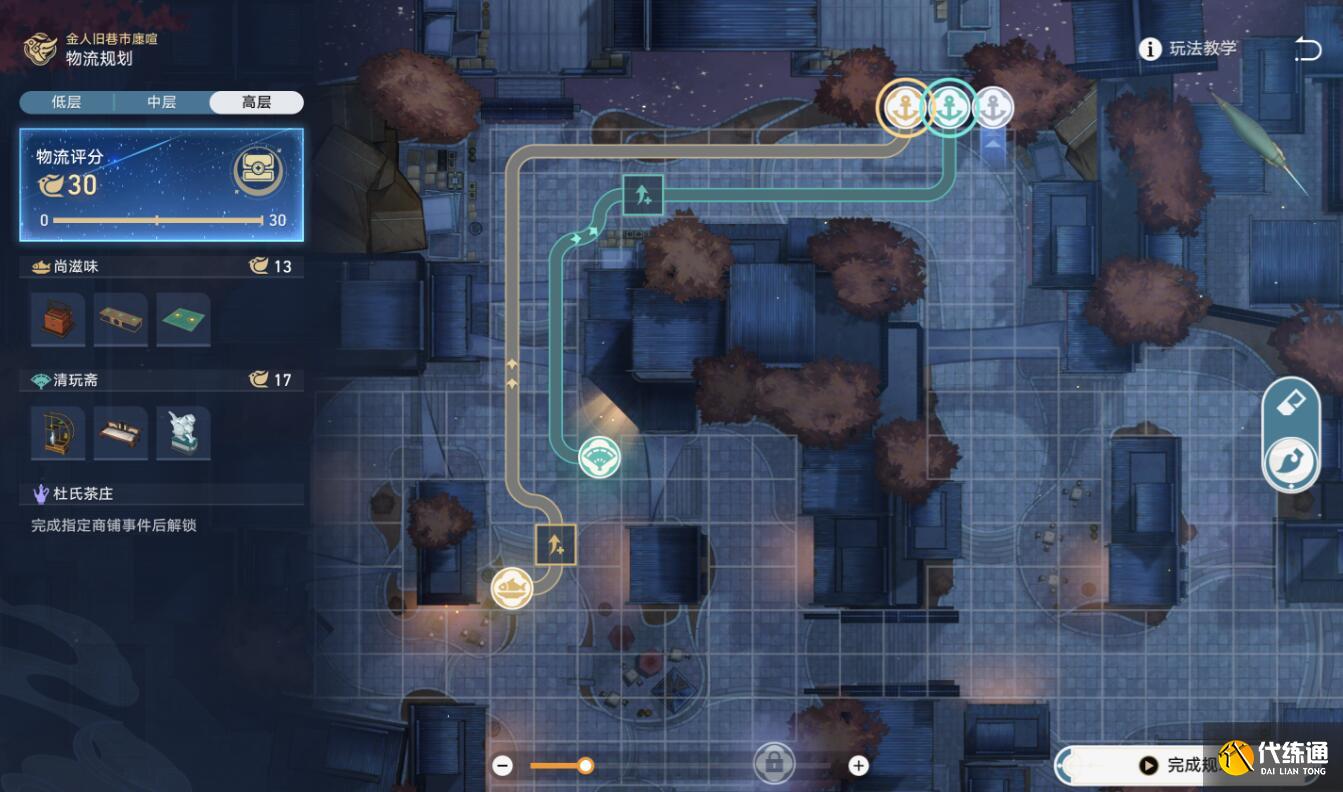Select the 高层 floor tab

click(256, 102)
